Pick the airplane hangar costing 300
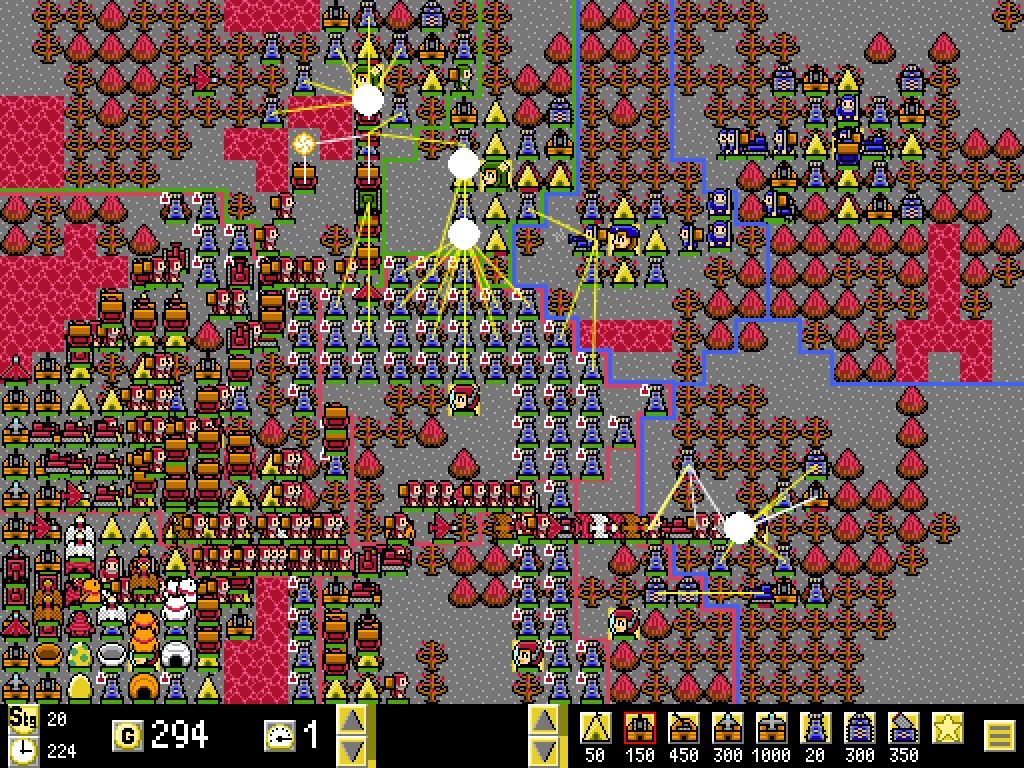 click(x=728, y=728)
